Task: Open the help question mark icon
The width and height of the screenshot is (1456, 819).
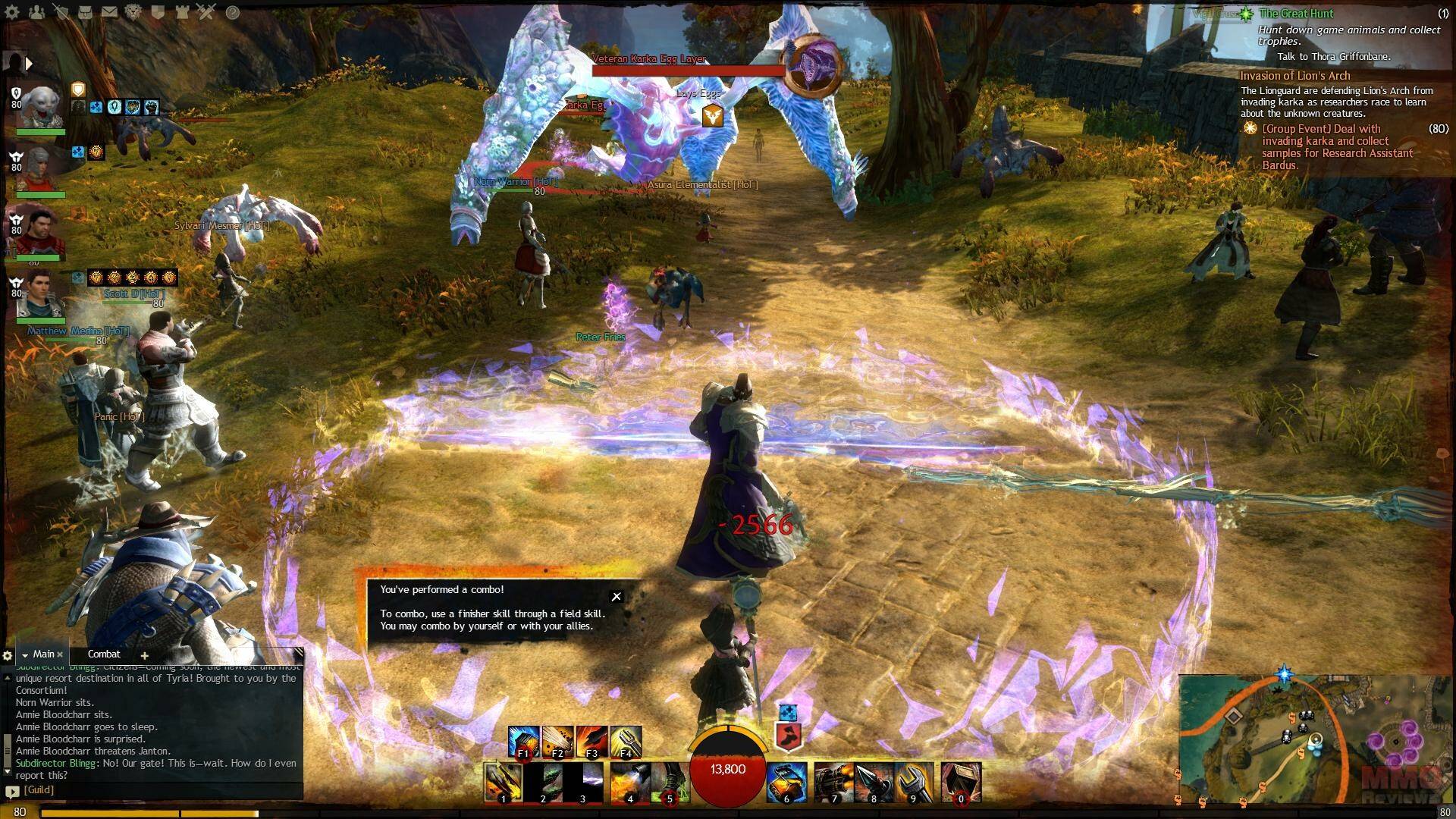Action: tap(233, 12)
